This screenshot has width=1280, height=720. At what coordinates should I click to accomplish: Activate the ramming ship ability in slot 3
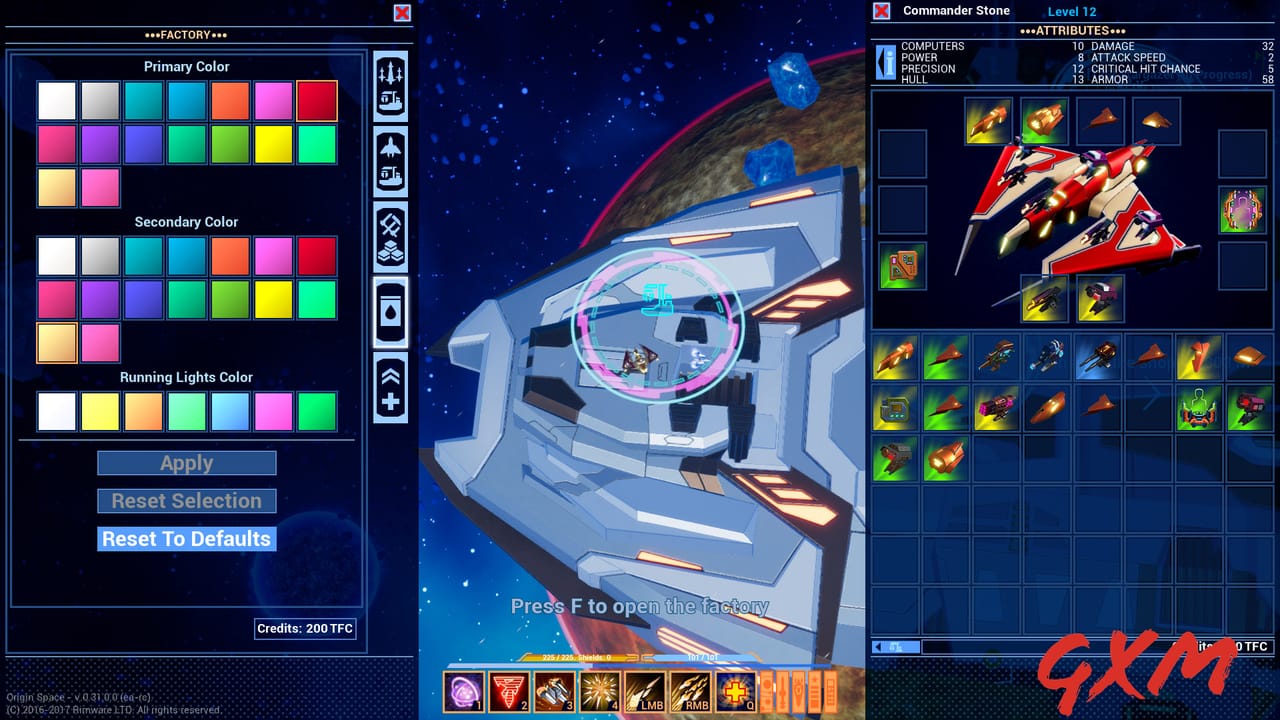point(553,691)
